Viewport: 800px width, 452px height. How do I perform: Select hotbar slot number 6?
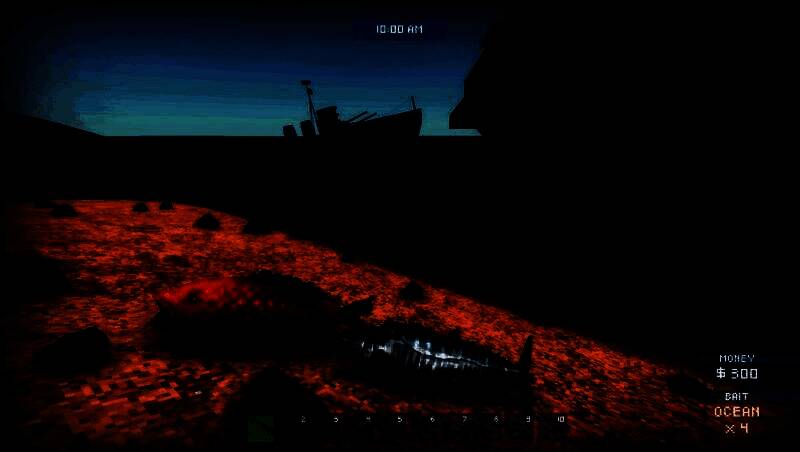[x=432, y=420]
